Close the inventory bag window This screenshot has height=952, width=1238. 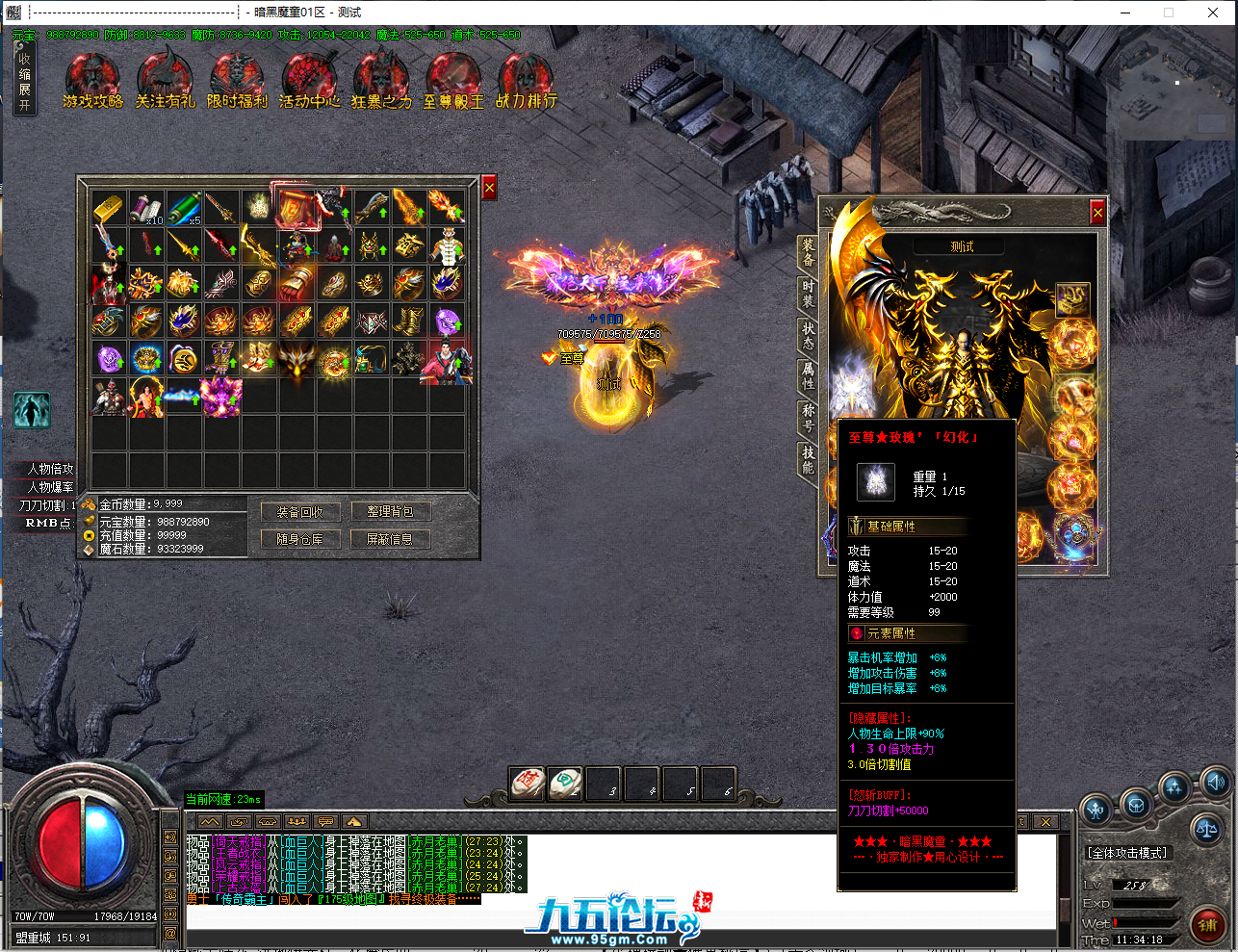(x=489, y=188)
